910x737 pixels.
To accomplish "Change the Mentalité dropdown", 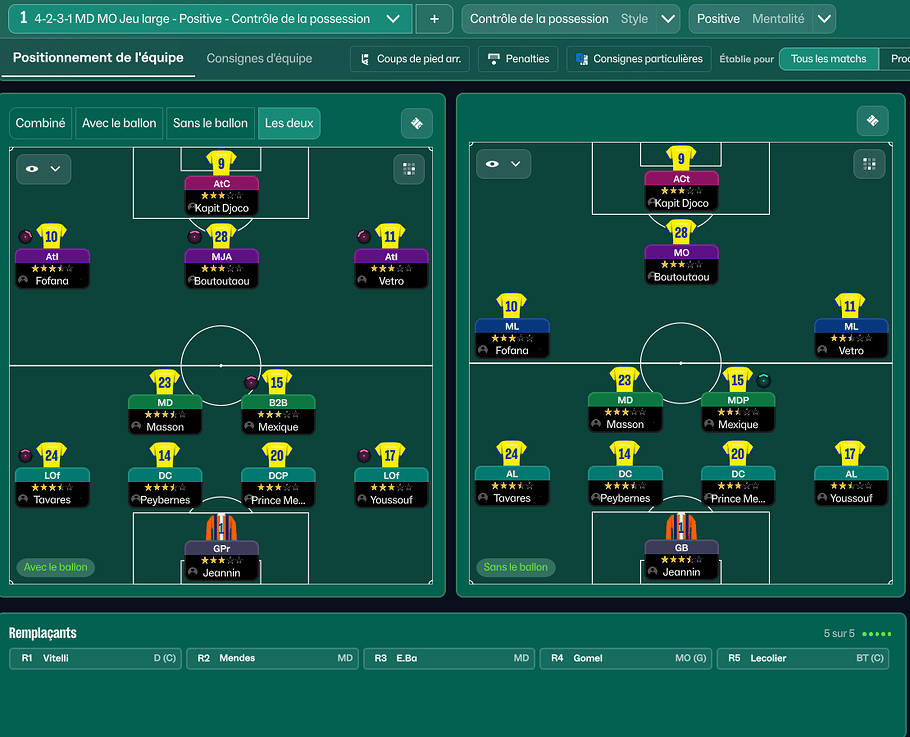I will pyautogui.click(x=824, y=19).
